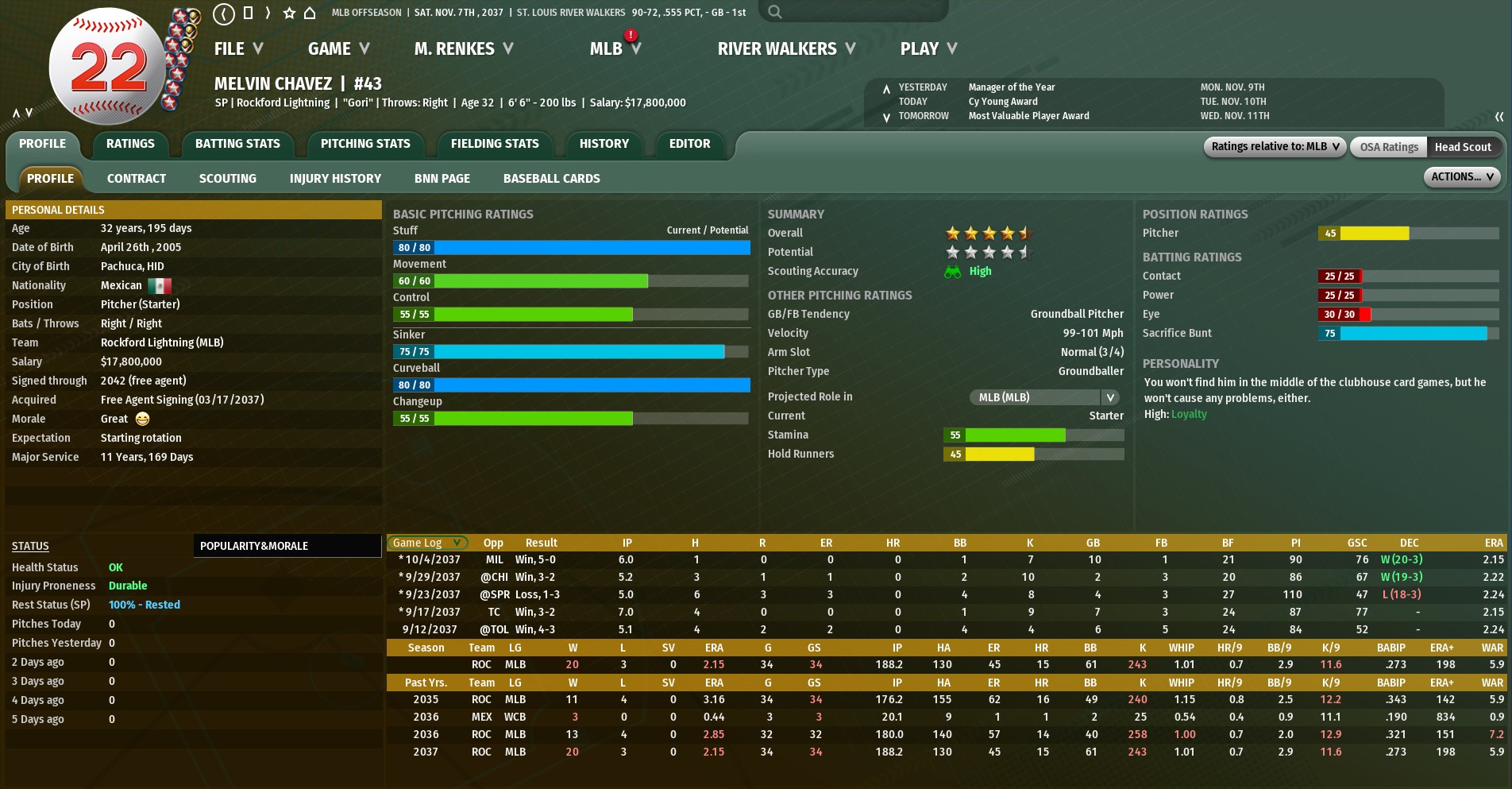
Task: Open the M. RENKES manager menu
Action: (463, 49)
